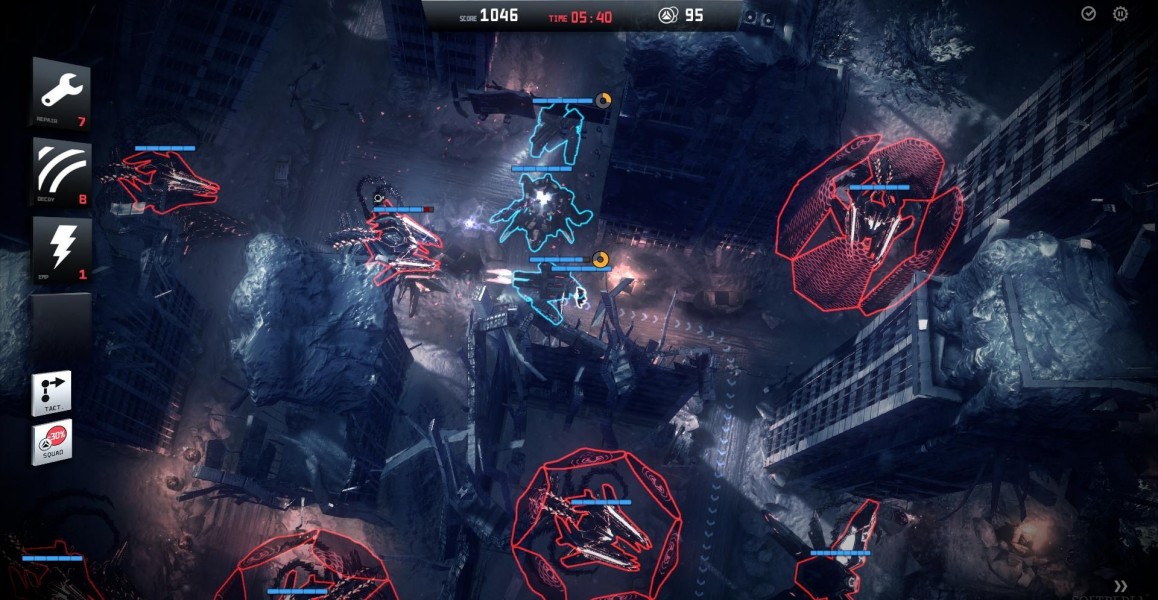Click the checkmark objectives icon
The height and width of the screenshot is (600, 1158).
[x=1089, y=14]
